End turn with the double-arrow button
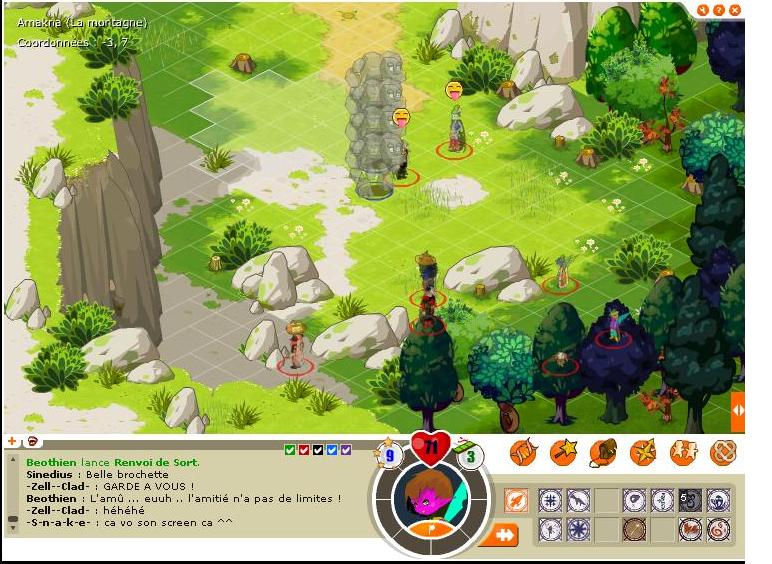Viewport: 772px width, 564px height. click(500, 535)
